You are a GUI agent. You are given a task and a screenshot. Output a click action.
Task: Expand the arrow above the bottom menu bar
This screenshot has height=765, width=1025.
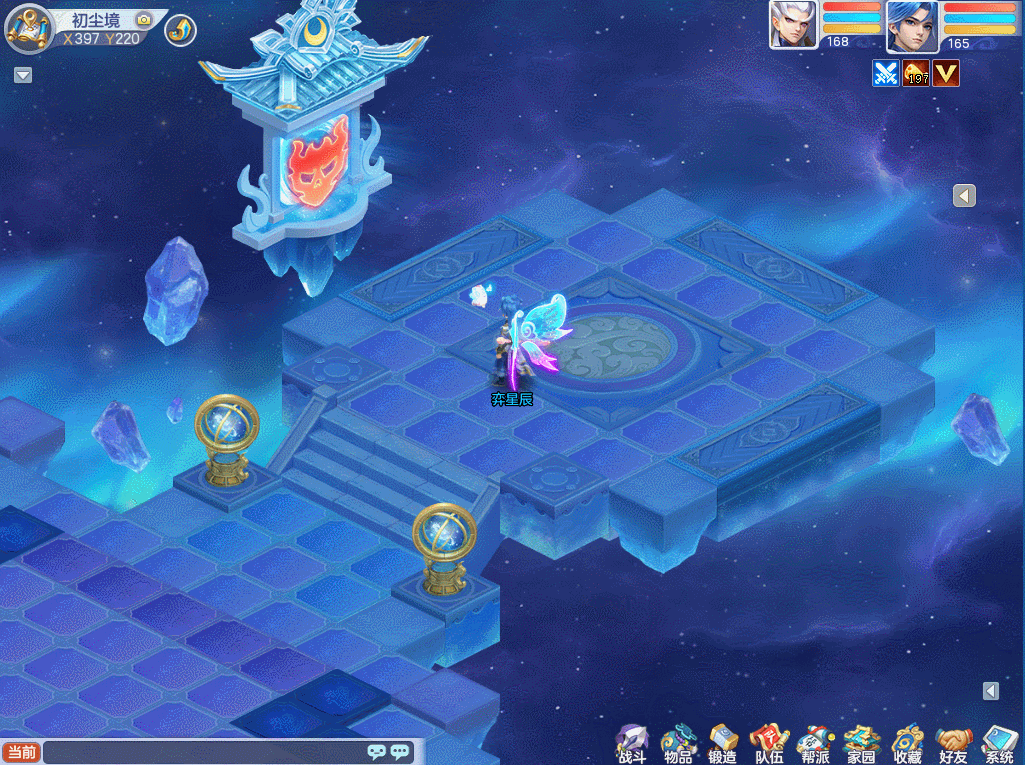coord(990,691)
